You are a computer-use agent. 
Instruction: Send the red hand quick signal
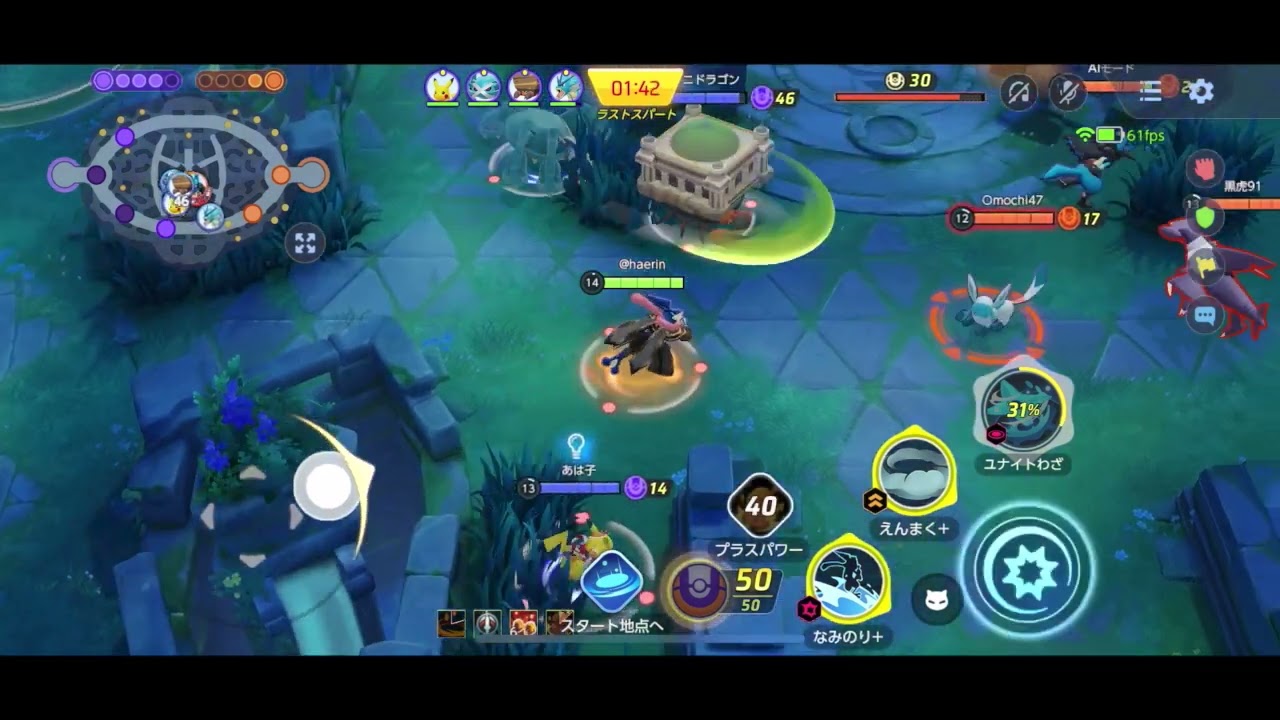pos(1204,168)
